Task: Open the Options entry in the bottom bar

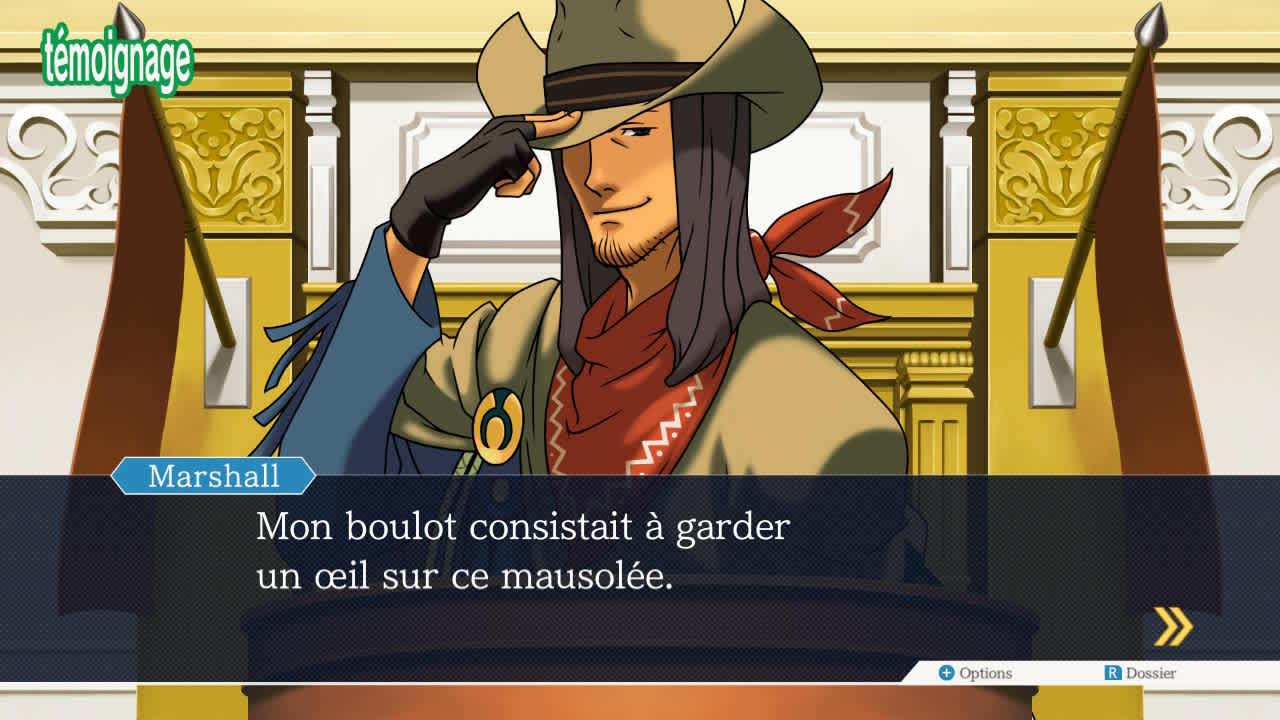Action: (975, 673)
